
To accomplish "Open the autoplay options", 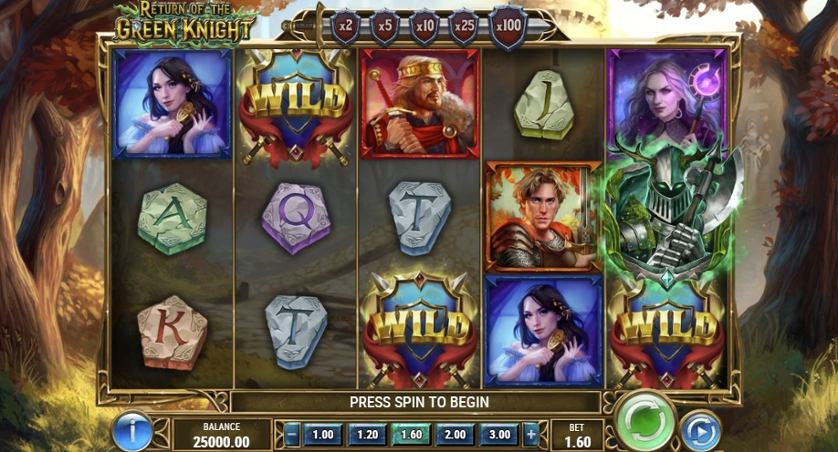I will (700, 431).
